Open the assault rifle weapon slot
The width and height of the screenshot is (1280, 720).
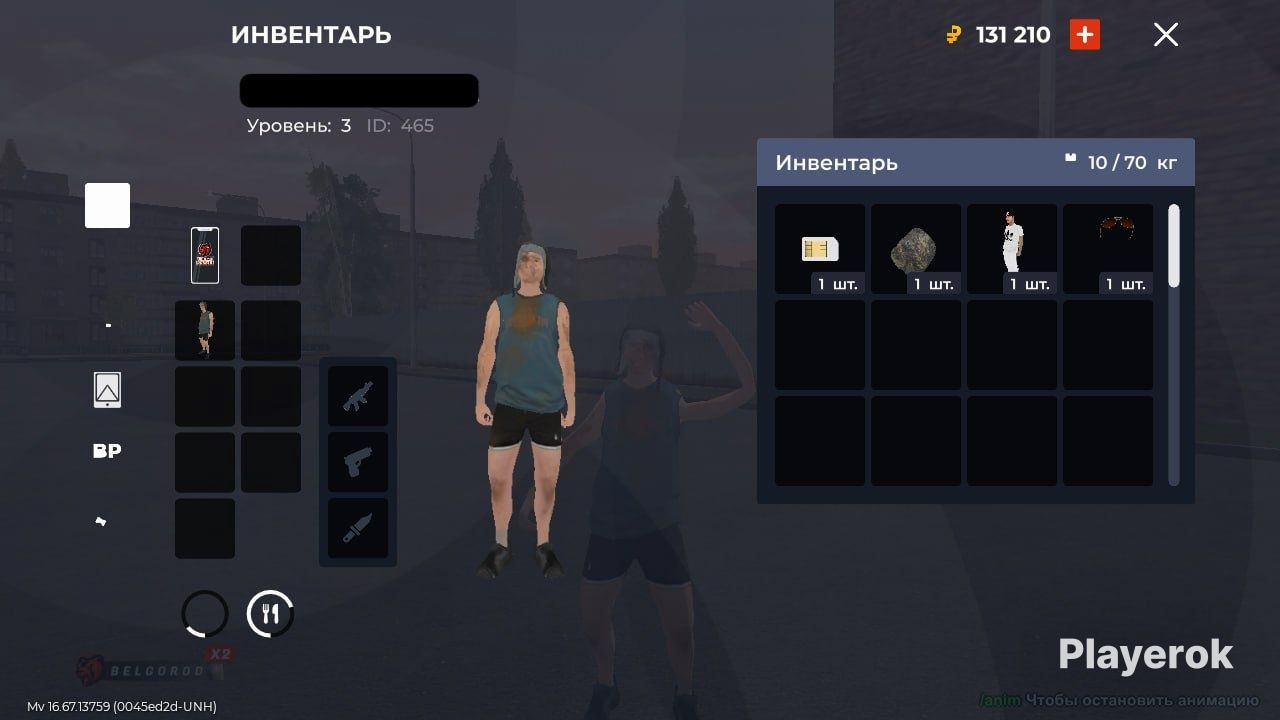tap(358, 396)
